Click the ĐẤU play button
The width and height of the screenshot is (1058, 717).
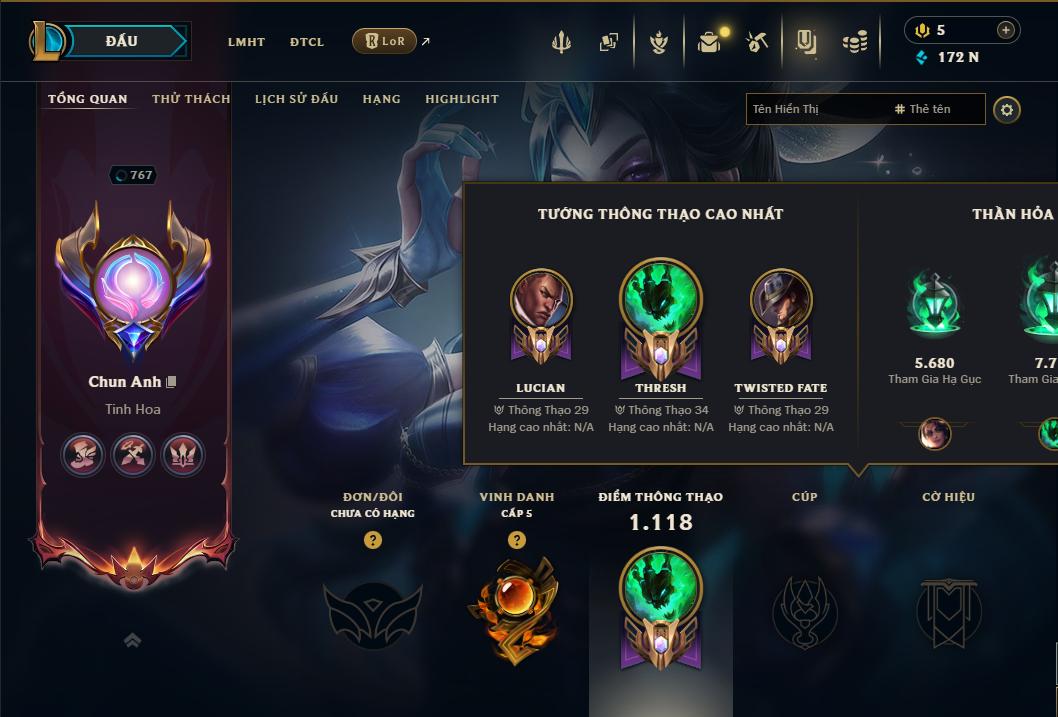click(122, 41)
